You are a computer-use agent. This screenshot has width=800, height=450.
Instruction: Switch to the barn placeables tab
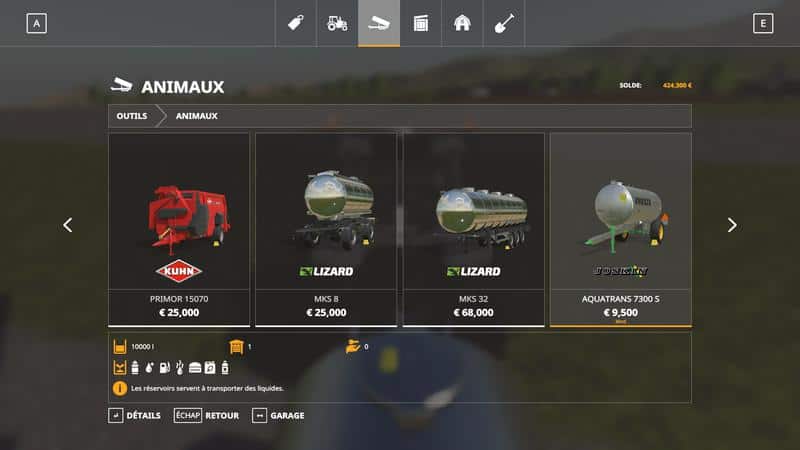(462, 23)
